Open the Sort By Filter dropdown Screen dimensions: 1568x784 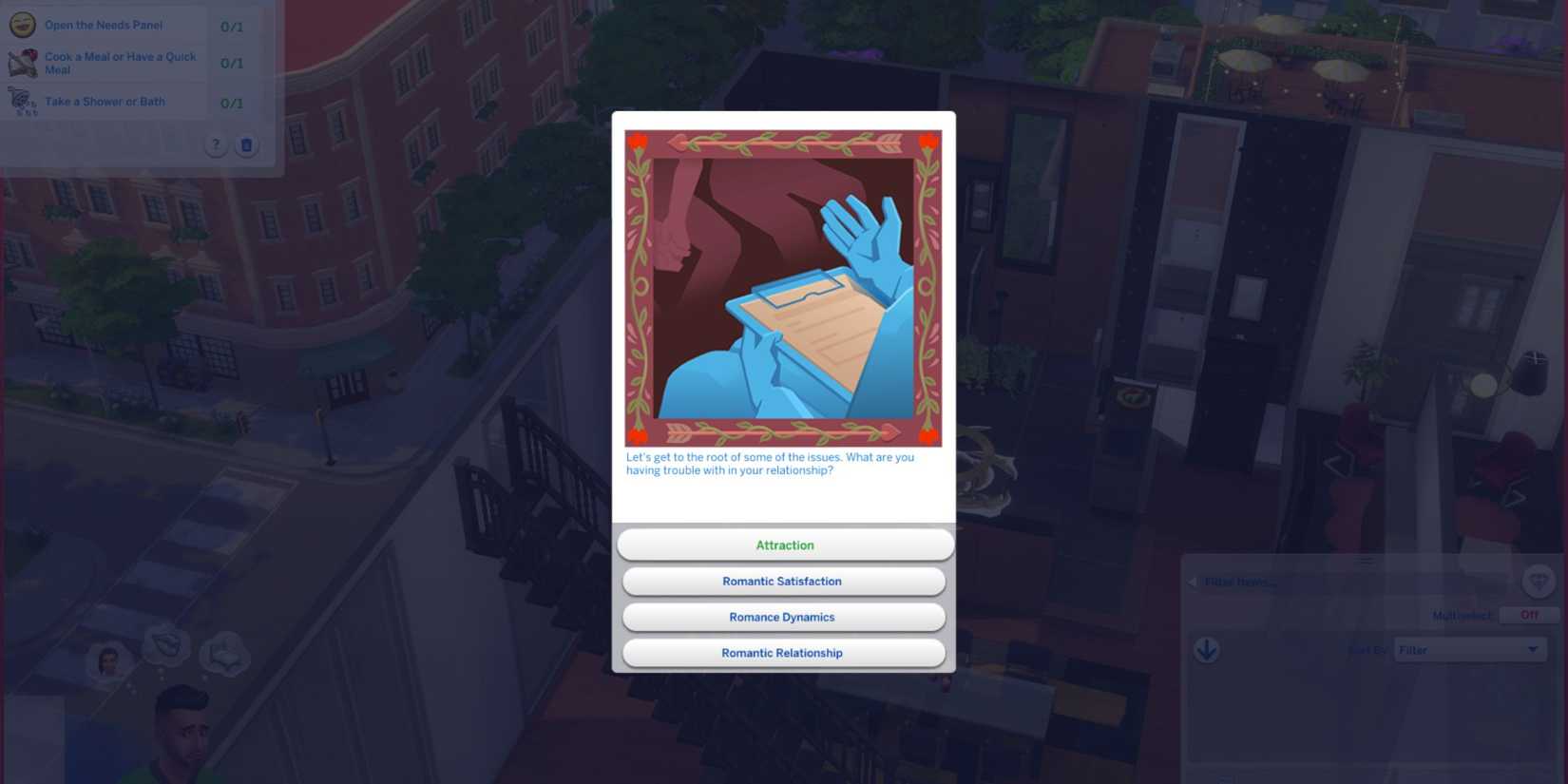1469,649
